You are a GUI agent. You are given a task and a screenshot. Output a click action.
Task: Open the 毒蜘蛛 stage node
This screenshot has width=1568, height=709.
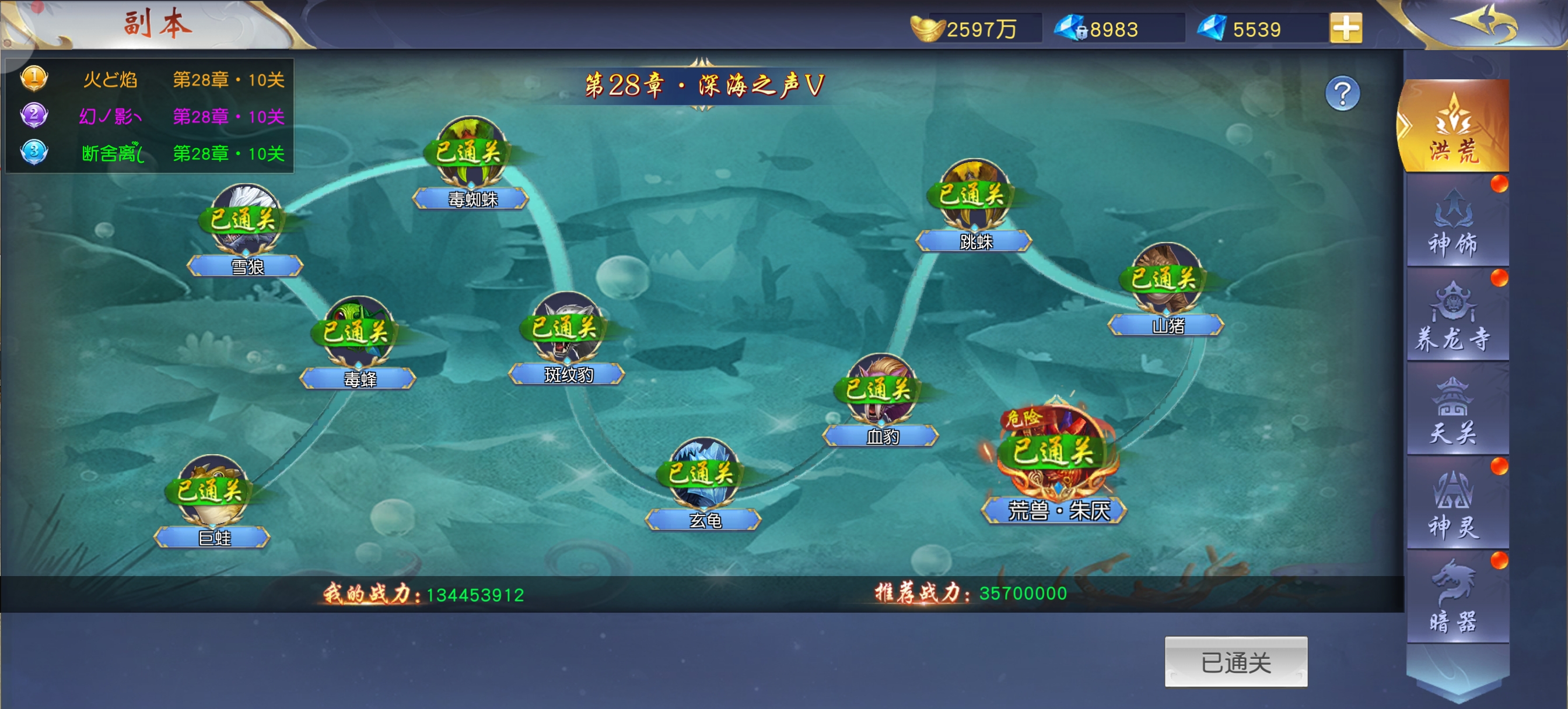click(x=471, y=154)
